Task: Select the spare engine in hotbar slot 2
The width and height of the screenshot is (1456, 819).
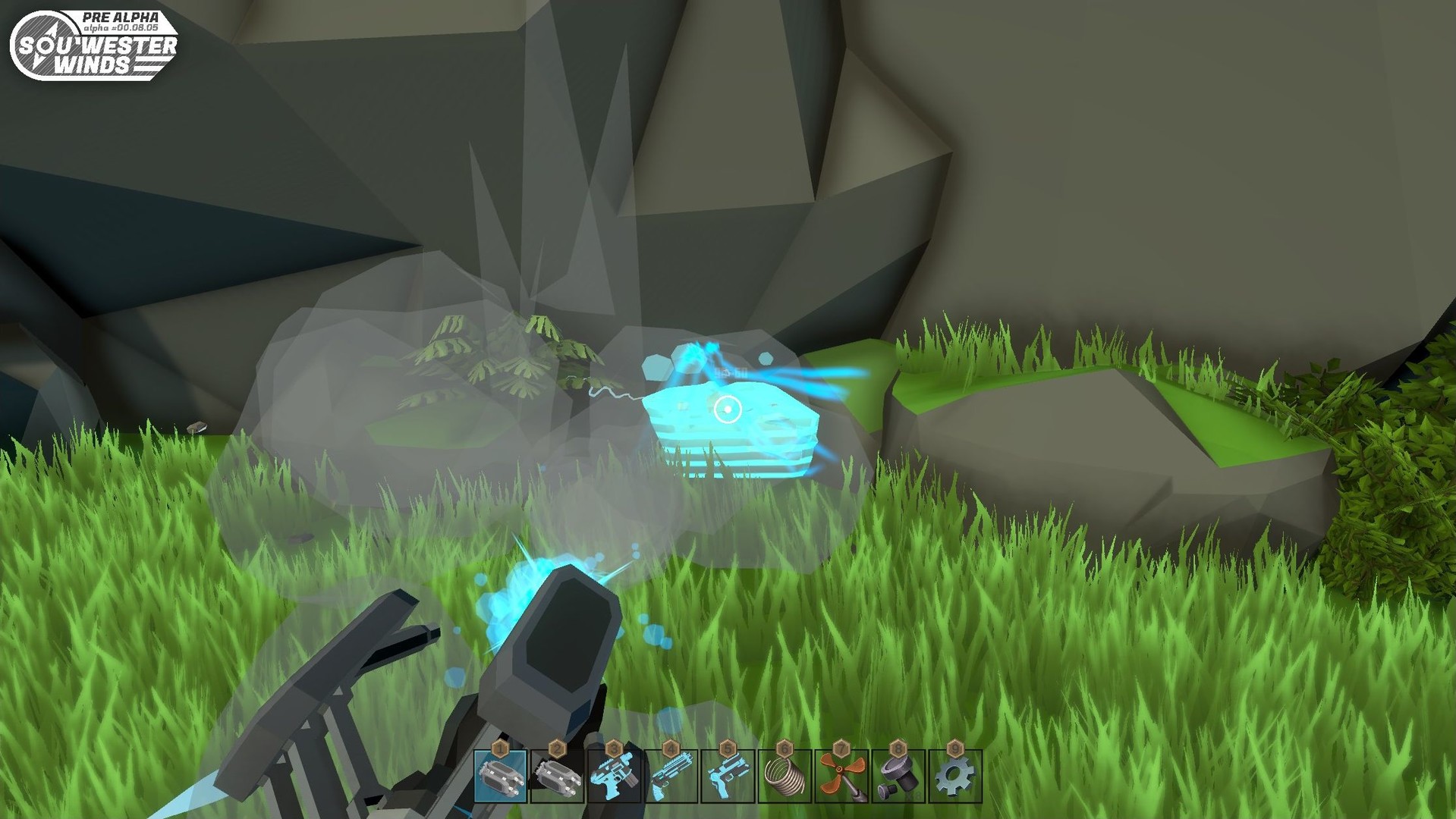Action: [558, 777]
